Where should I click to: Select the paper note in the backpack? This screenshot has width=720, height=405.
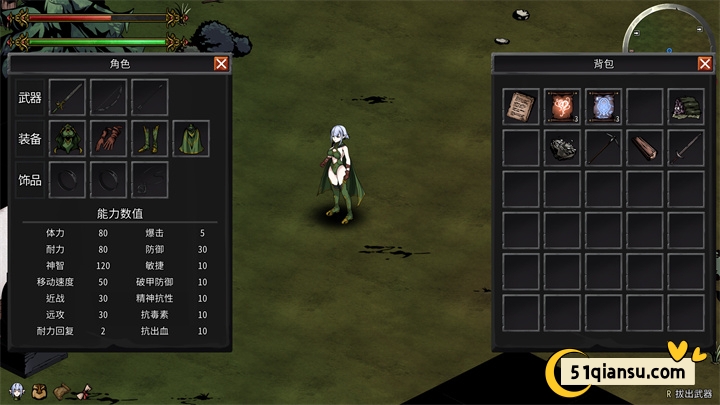point(519,107)
